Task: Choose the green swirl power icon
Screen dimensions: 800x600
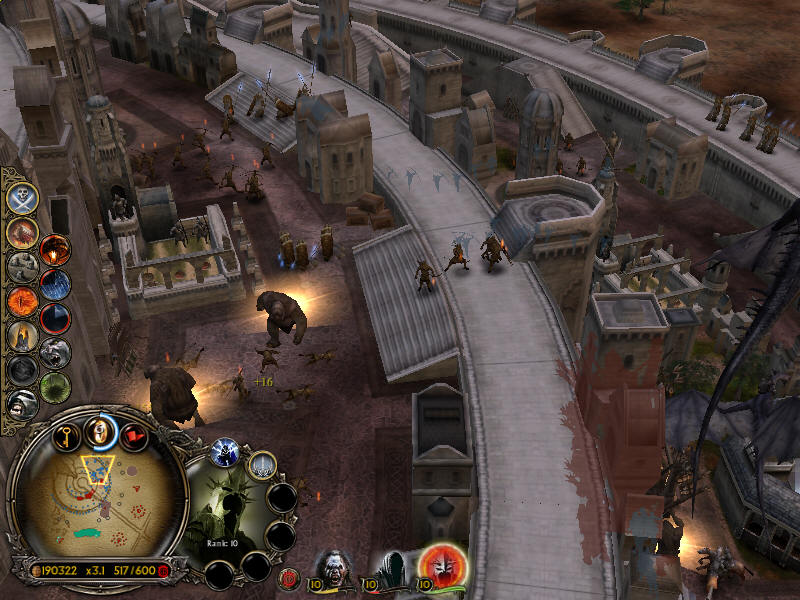Action: coord(55,387)
